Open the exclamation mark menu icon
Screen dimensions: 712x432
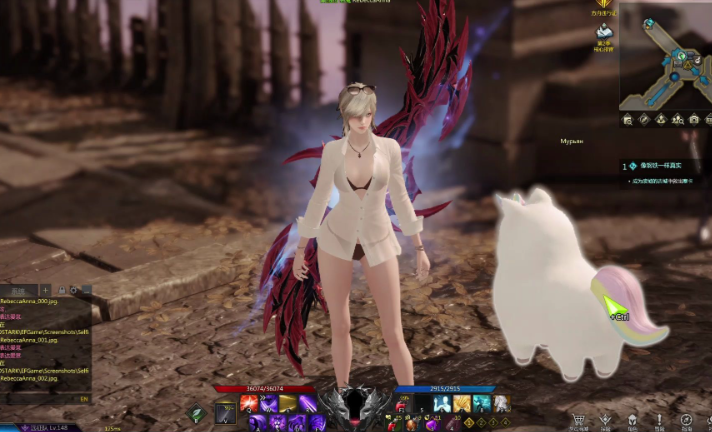[x=659, y=420]
